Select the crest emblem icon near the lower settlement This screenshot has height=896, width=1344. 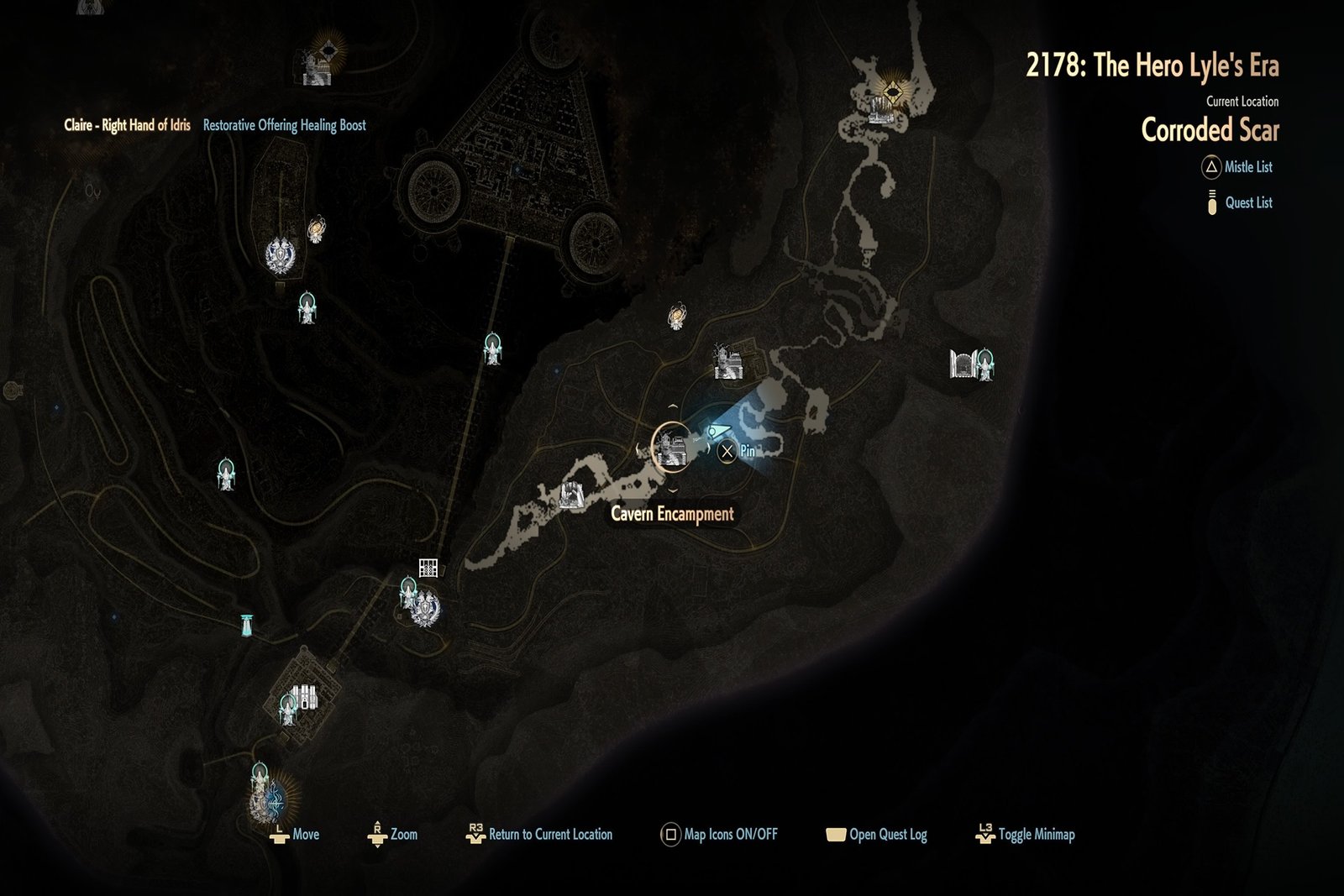[427, 609]
